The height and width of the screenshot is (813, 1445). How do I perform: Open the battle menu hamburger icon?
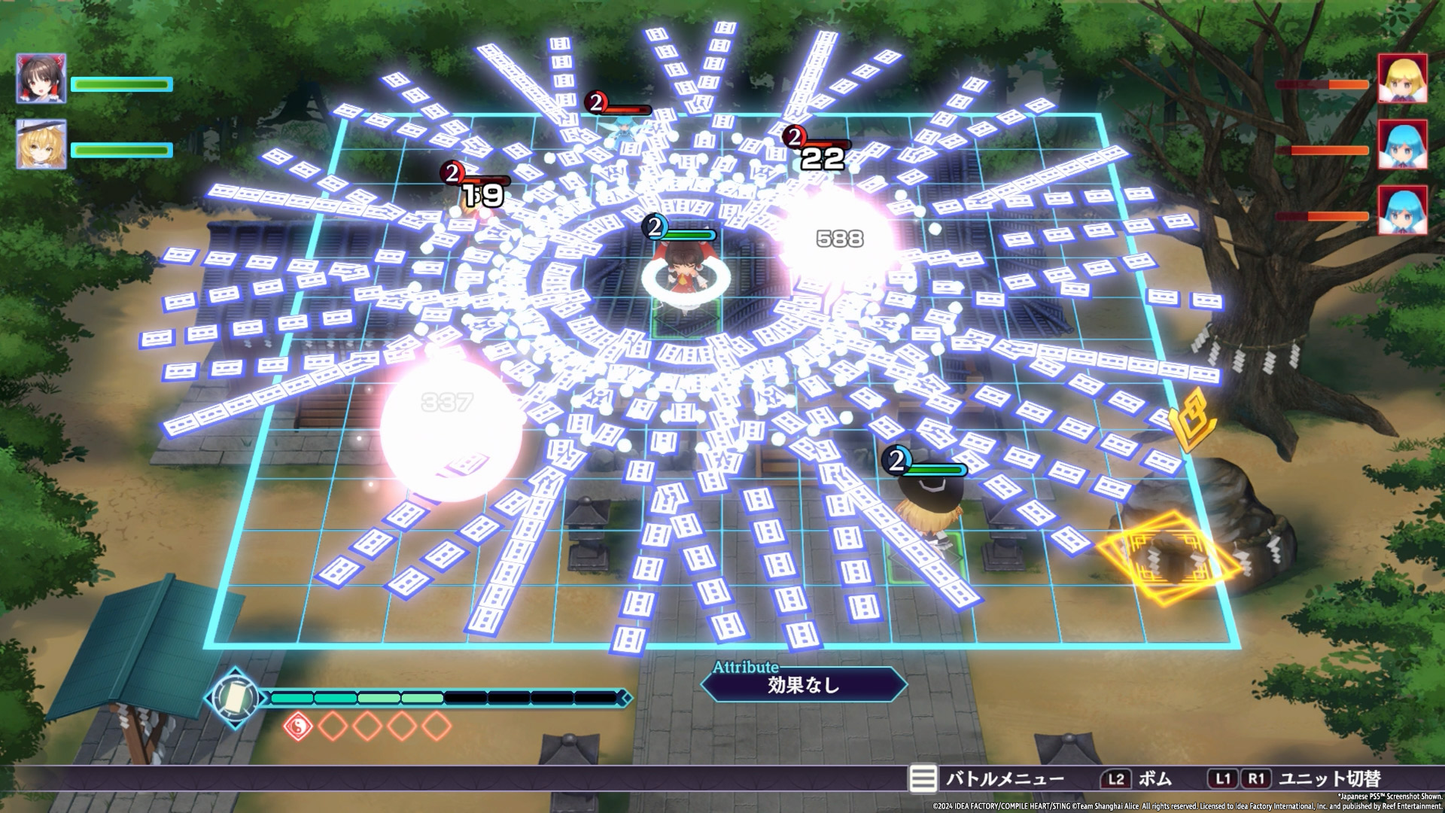pyautogui.click(x=923, y=778)
